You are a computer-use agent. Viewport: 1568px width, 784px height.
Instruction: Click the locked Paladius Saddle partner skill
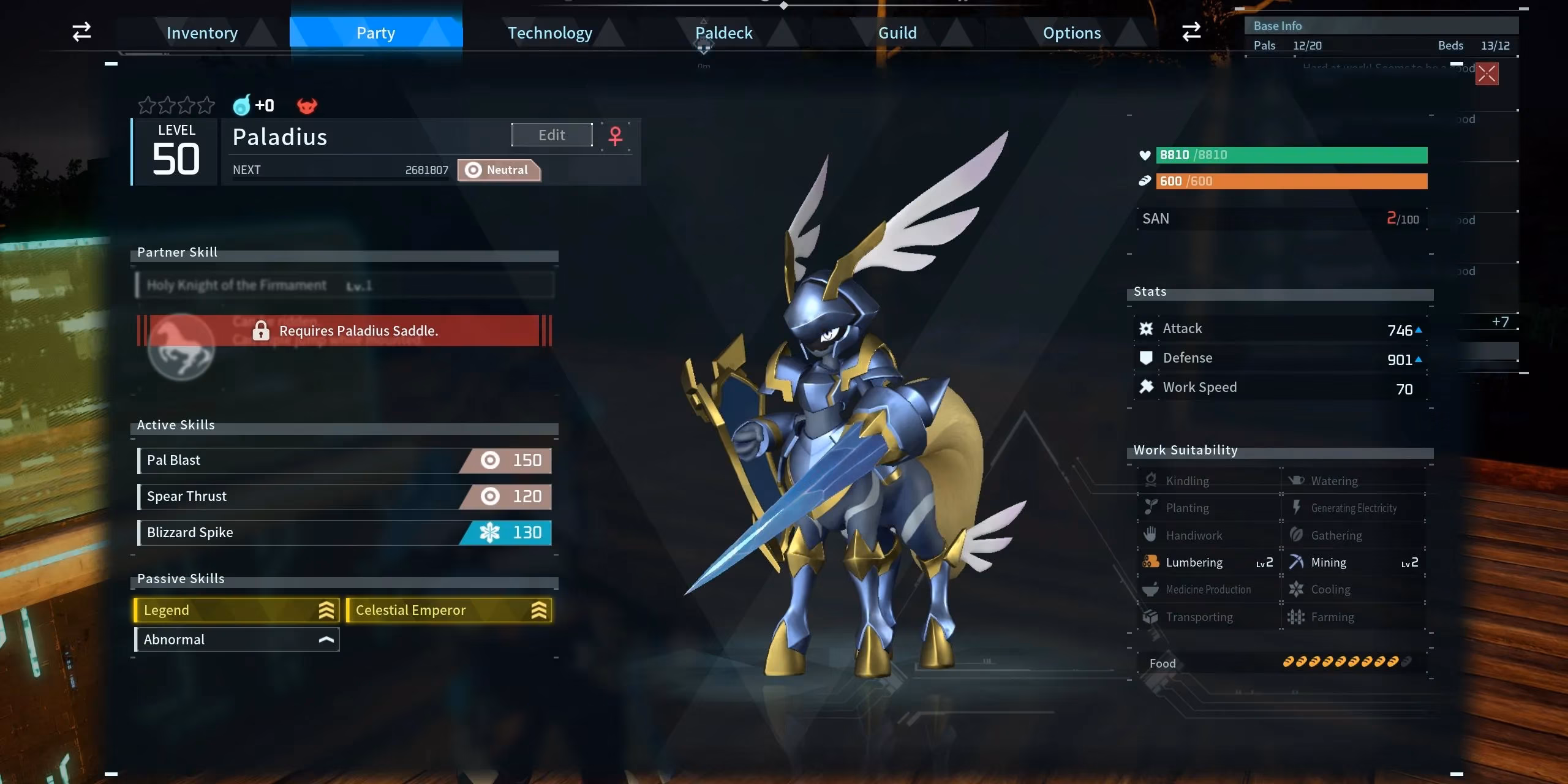tap(344, 331)
